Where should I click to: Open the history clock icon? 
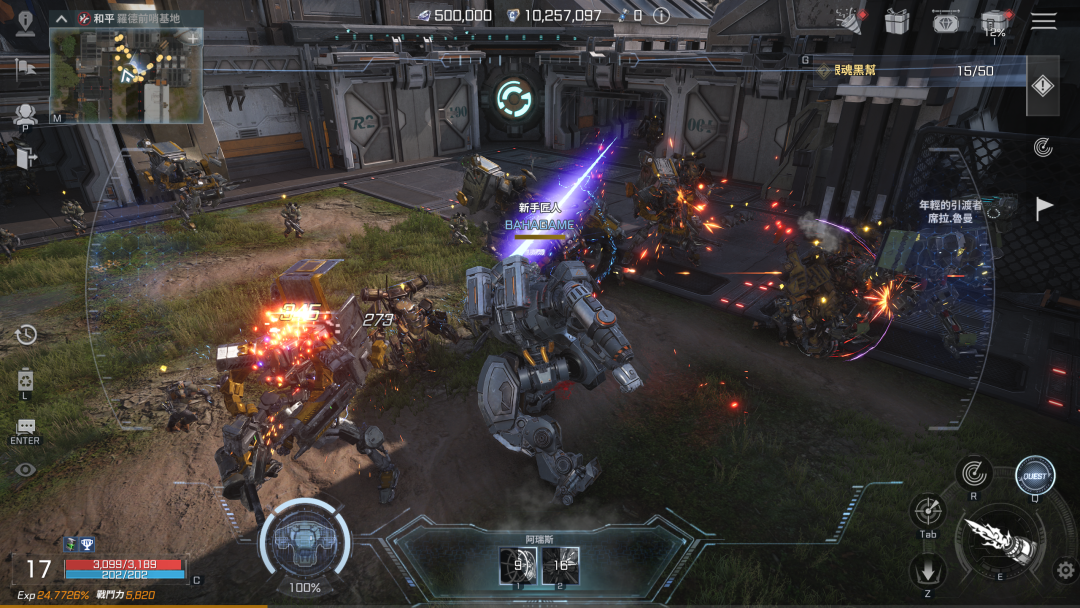point(25,334)
